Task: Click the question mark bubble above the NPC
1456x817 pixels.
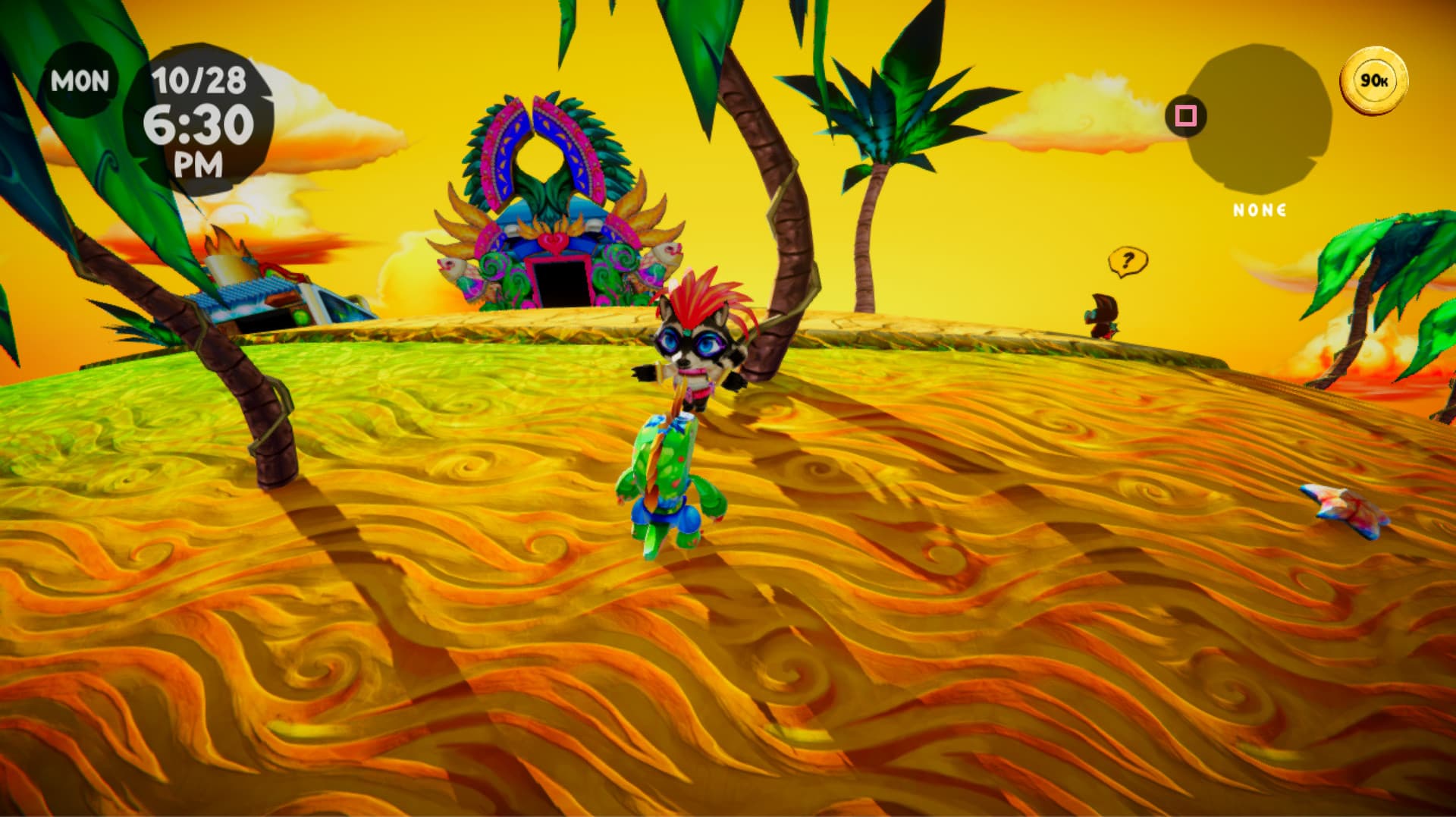Action: click(x=1127, y=261)
